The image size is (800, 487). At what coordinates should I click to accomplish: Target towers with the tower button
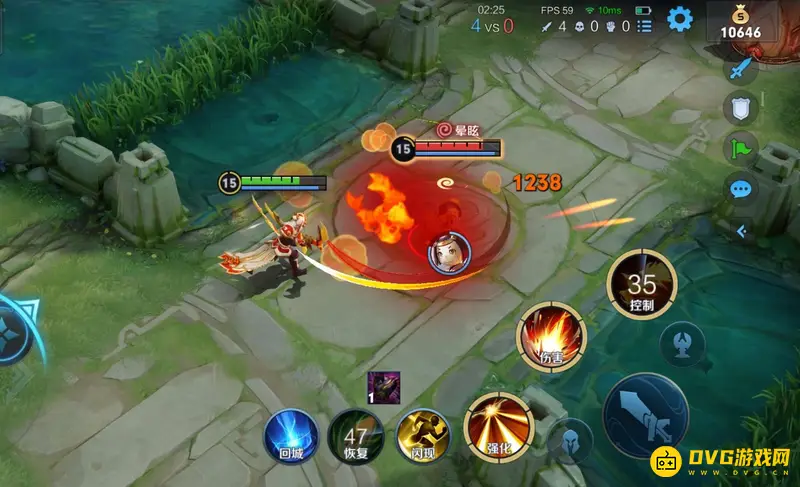[x=683, y=344]
